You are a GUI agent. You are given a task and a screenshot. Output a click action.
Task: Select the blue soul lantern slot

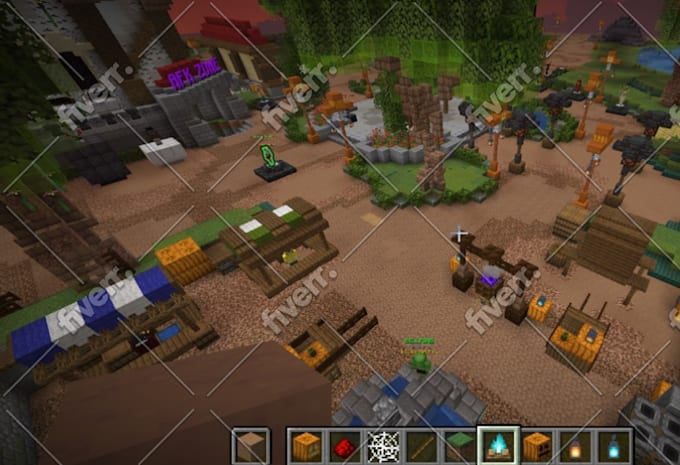614,446
